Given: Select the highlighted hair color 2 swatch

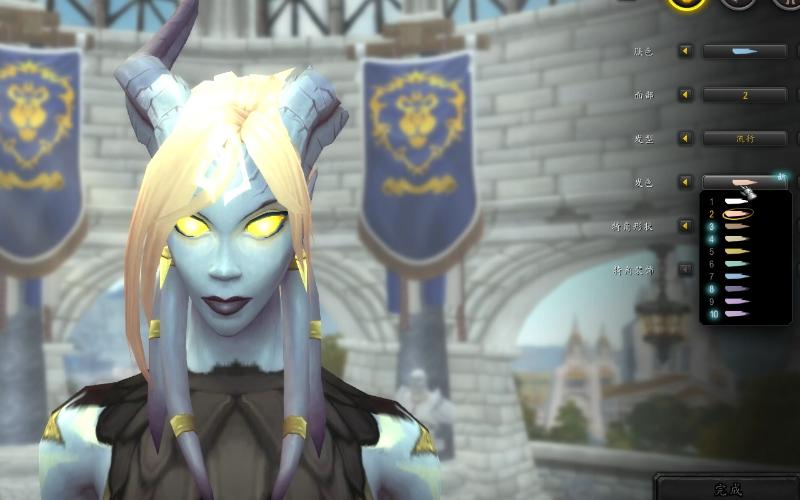Looking at the screenshot, I should (x=736, y=214).
